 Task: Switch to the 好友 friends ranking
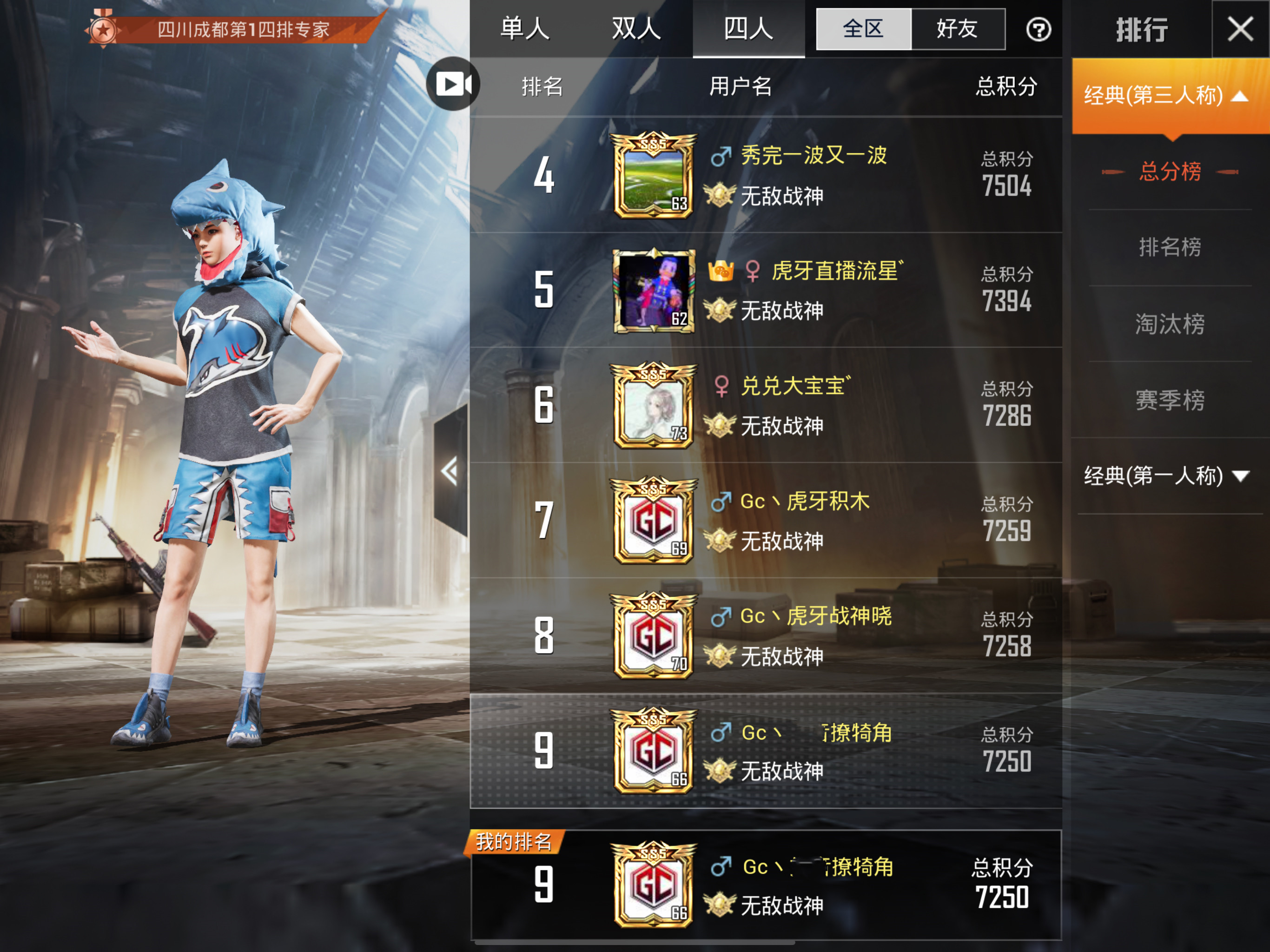click(957, 29)
